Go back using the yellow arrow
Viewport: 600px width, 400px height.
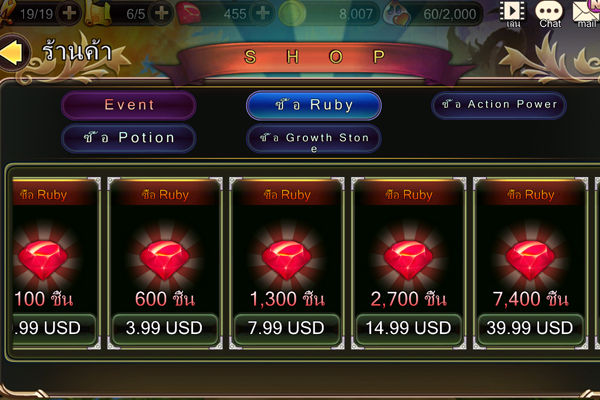[x=12, y=51]
